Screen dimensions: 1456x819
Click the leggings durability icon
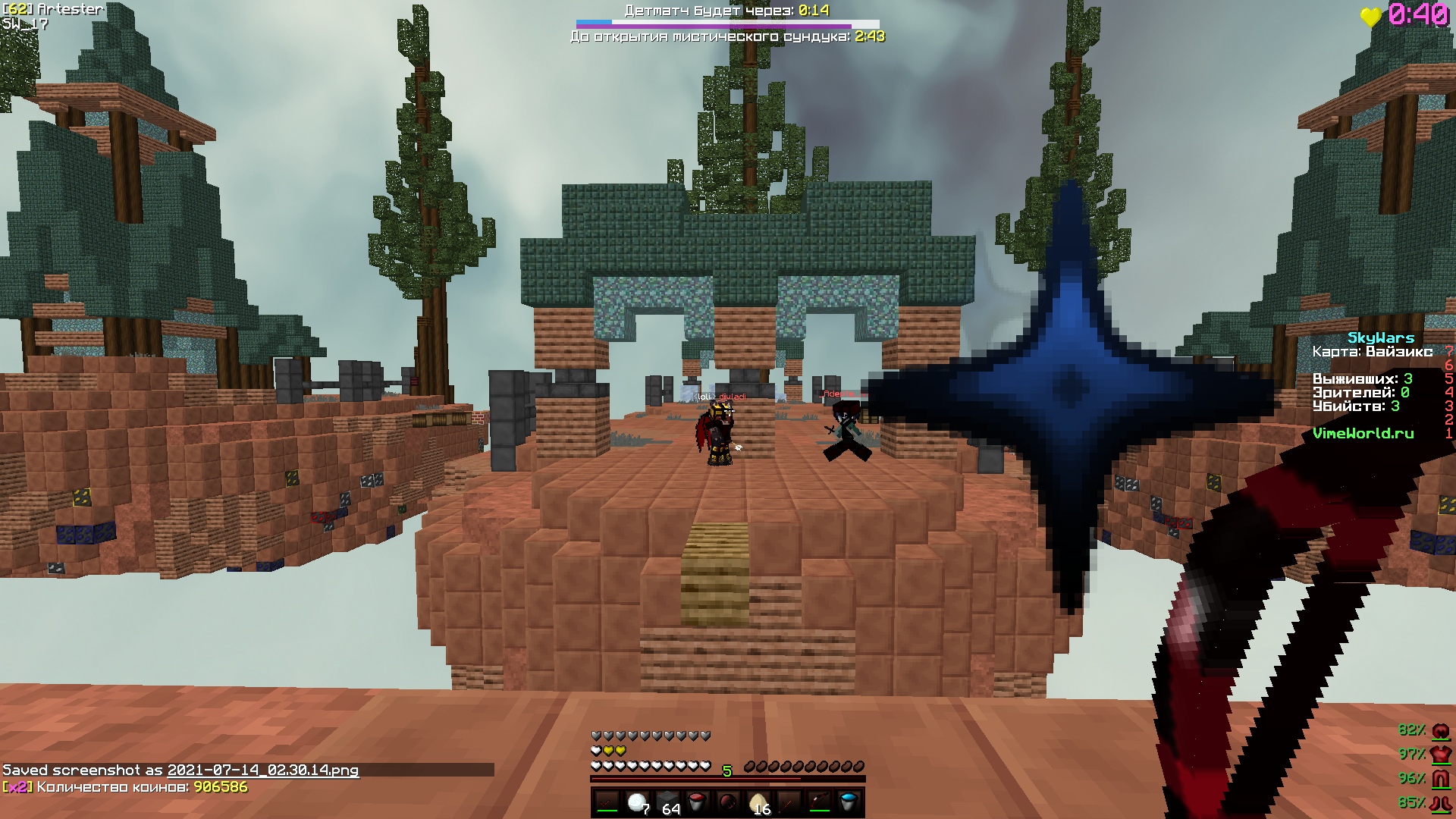(x=1439, y=779)
